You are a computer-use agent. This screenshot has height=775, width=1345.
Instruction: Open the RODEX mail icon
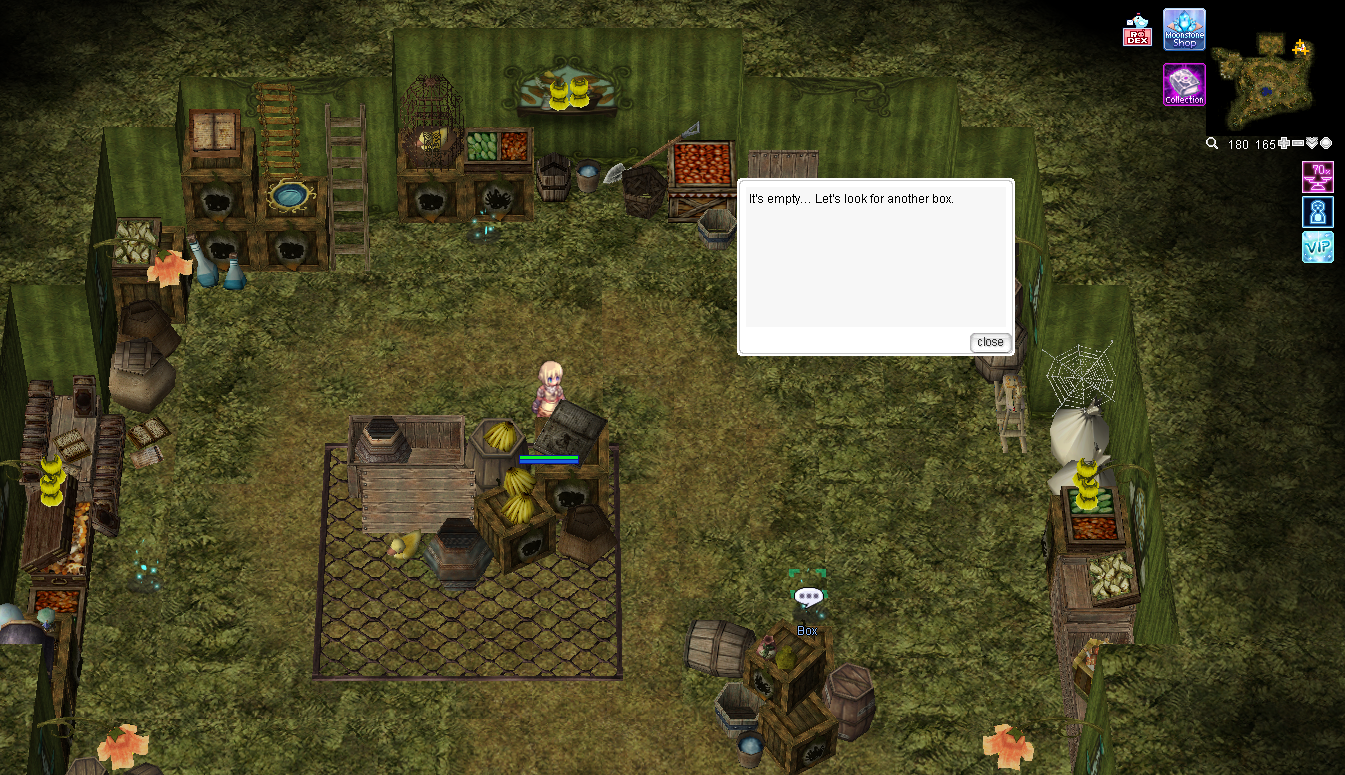[1137, 31]
